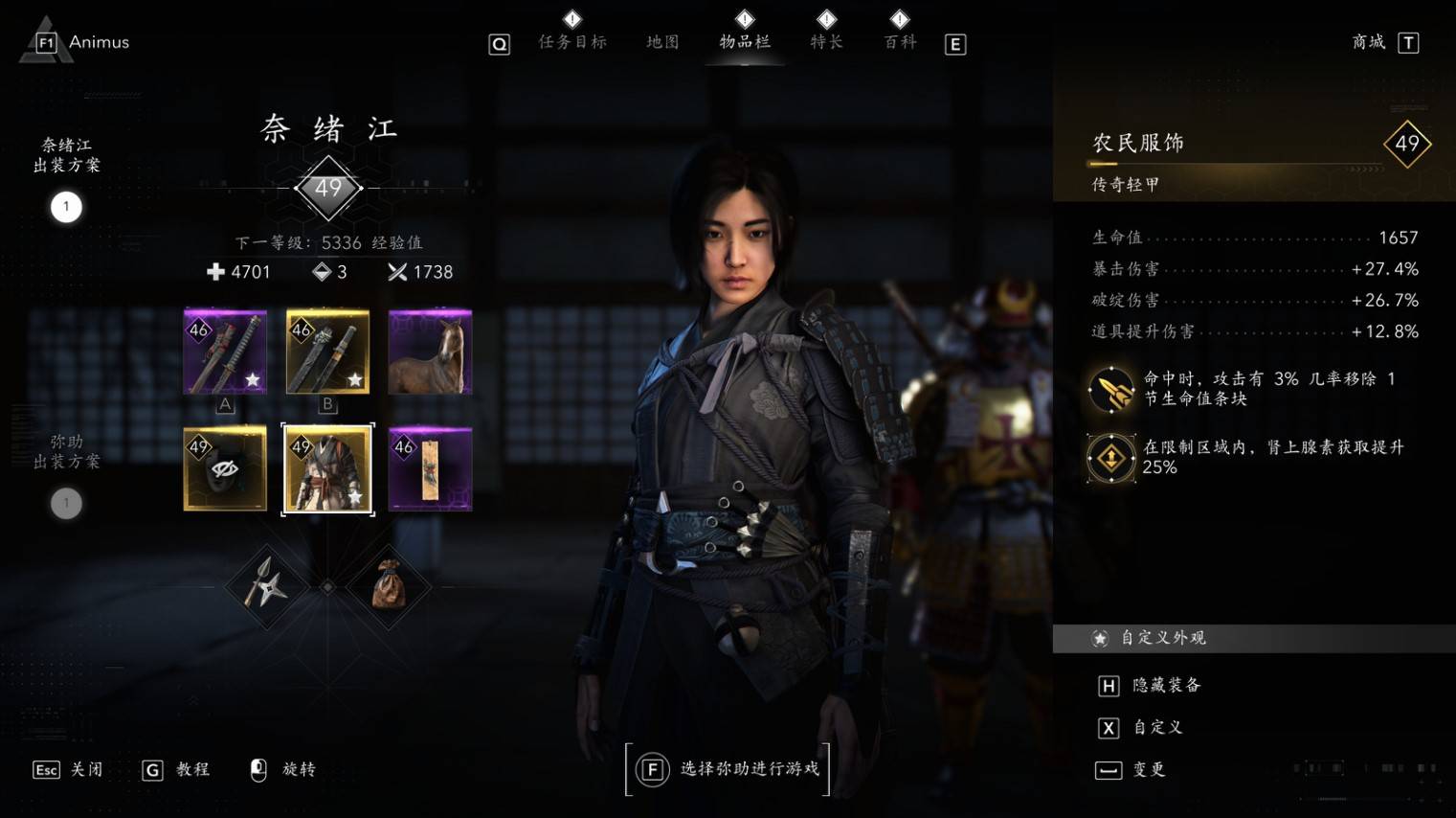The height and width of the screenshot is (818, 1456).
Task: Select the gold tanto weapon slot
Action: click(327, 352)
